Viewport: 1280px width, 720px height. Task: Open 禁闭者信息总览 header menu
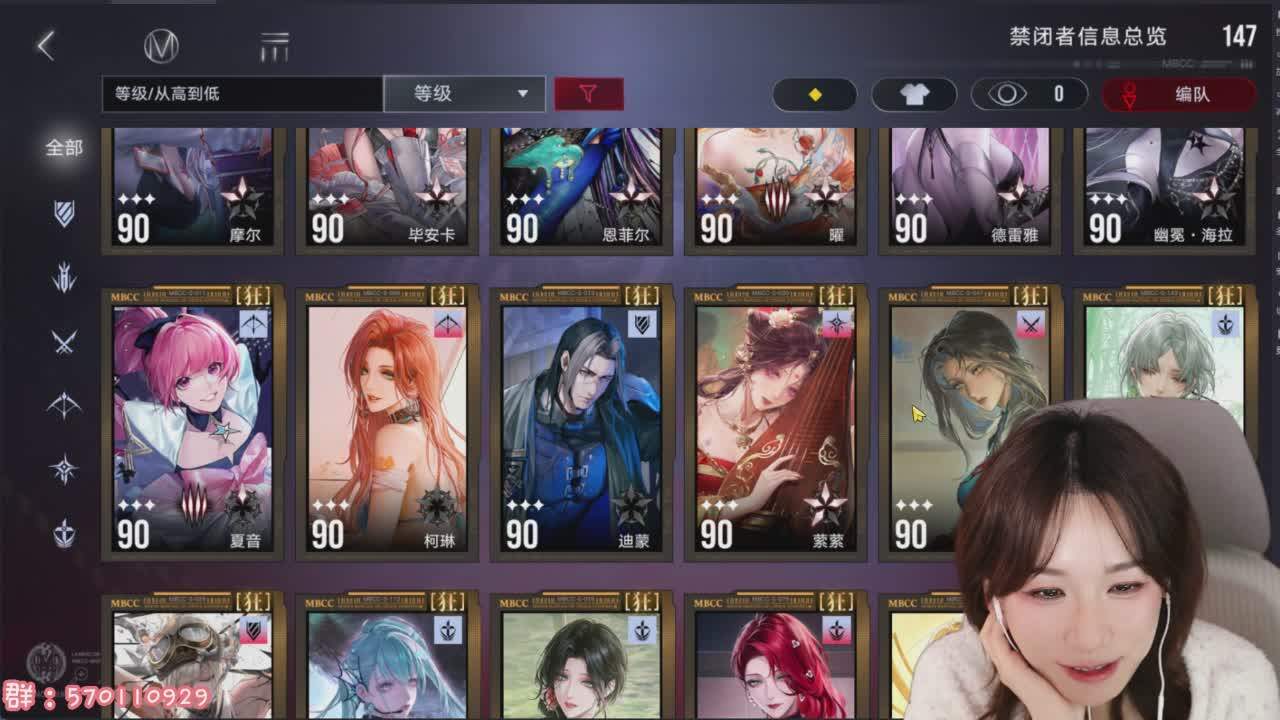[1090, 38]
